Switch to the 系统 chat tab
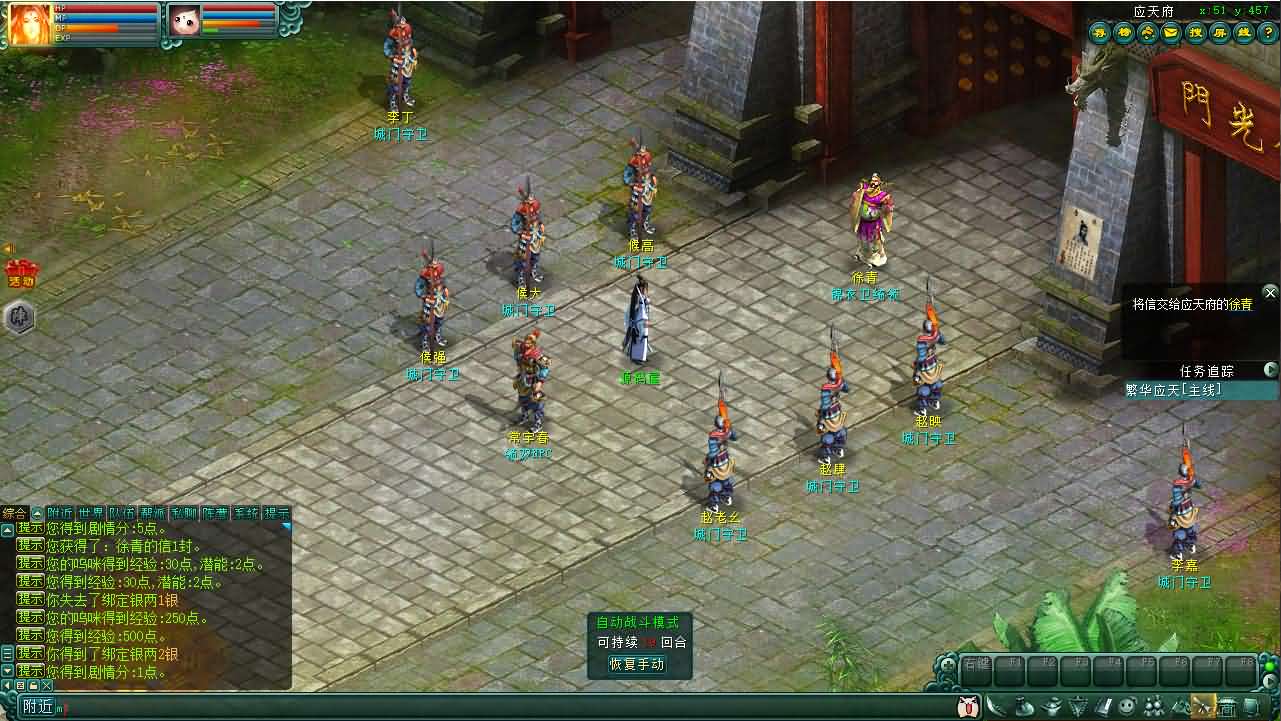Screen dimensions: 1281x721 tap(244, 512)
